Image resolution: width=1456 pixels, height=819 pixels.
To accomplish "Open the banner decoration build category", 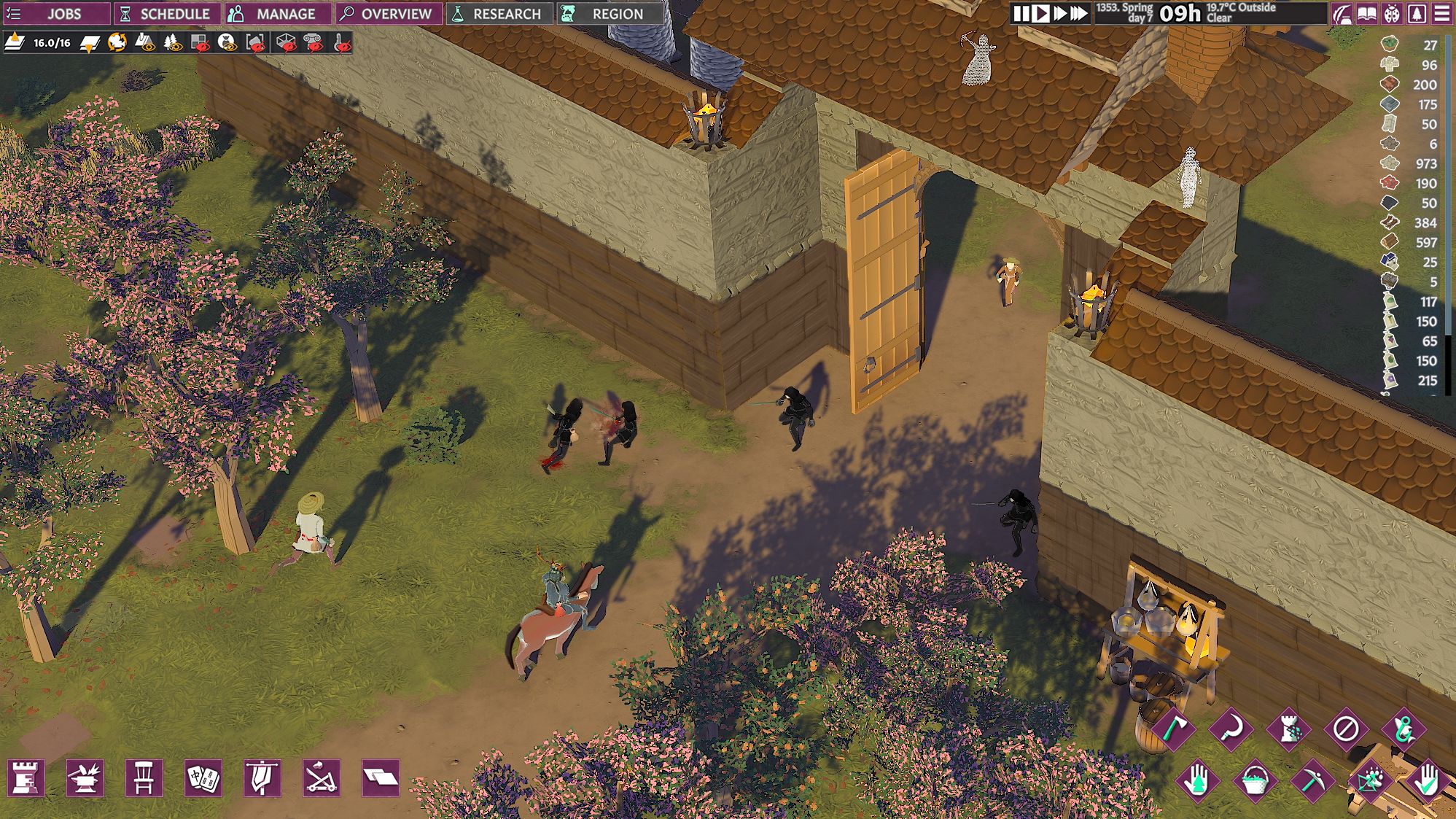I will [262, 778].
